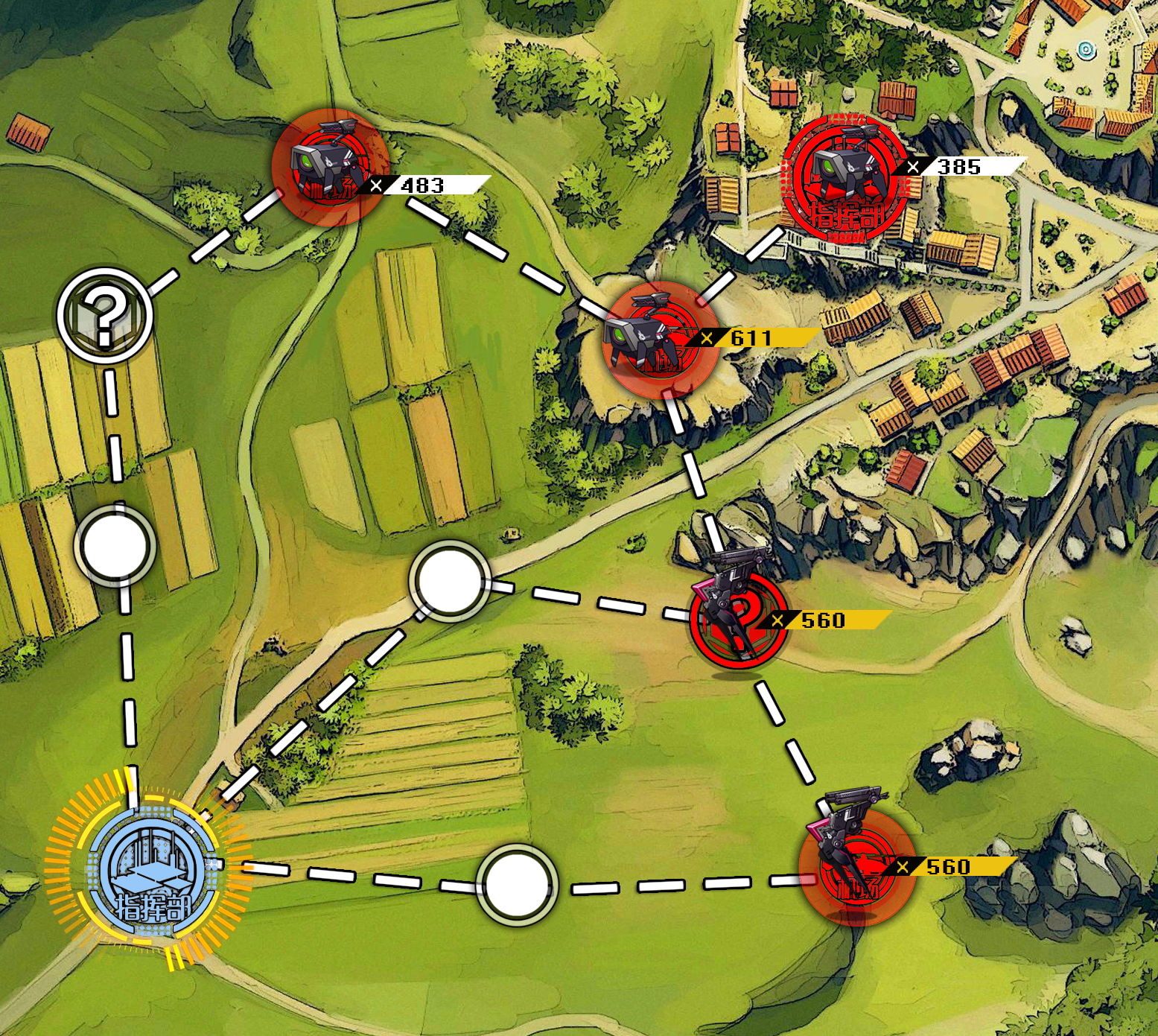Select the empty node between the white question mark node and blue command post

pos(115,546)
